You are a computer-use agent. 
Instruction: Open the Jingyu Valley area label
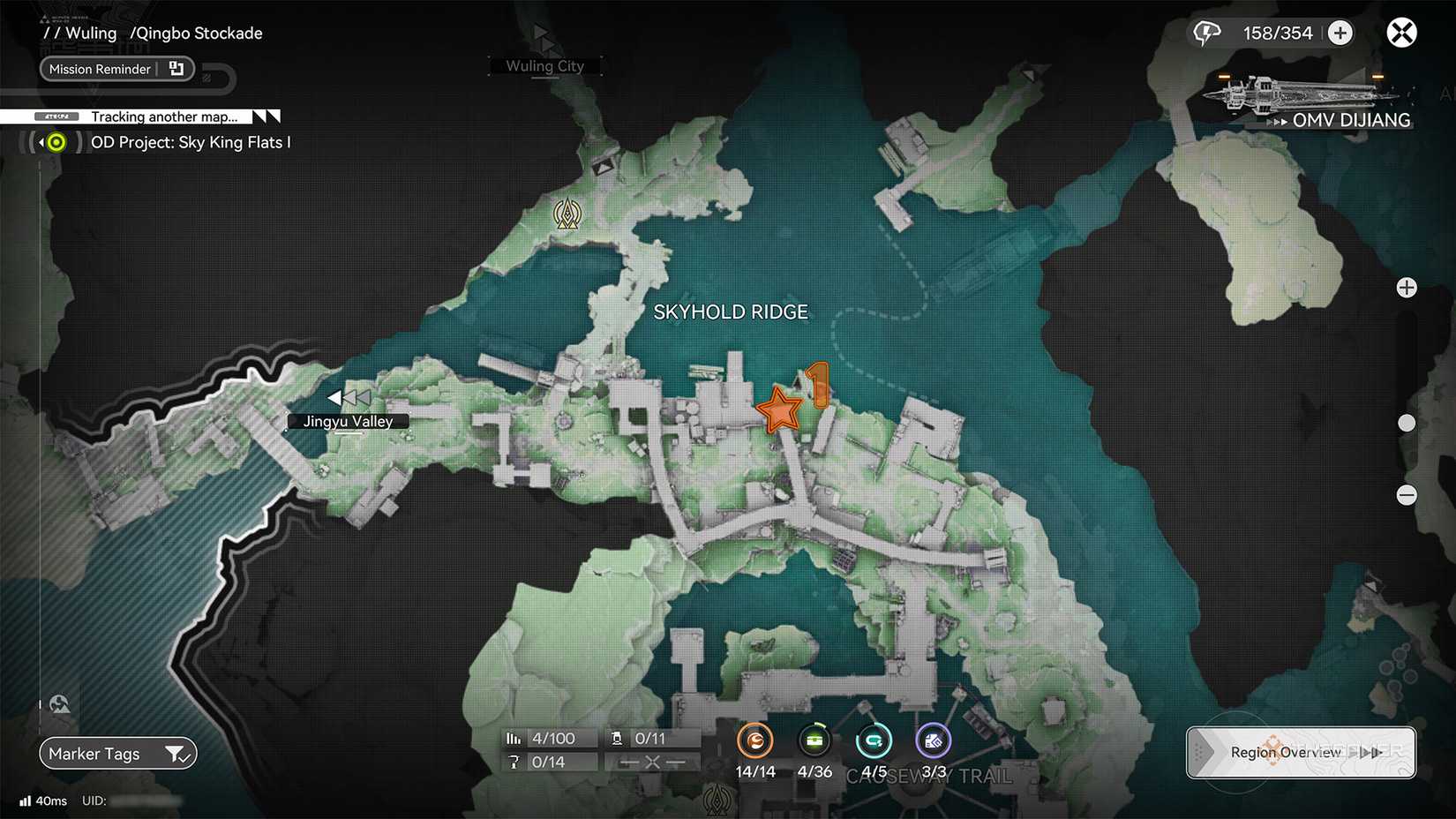(x=347, y=421)
